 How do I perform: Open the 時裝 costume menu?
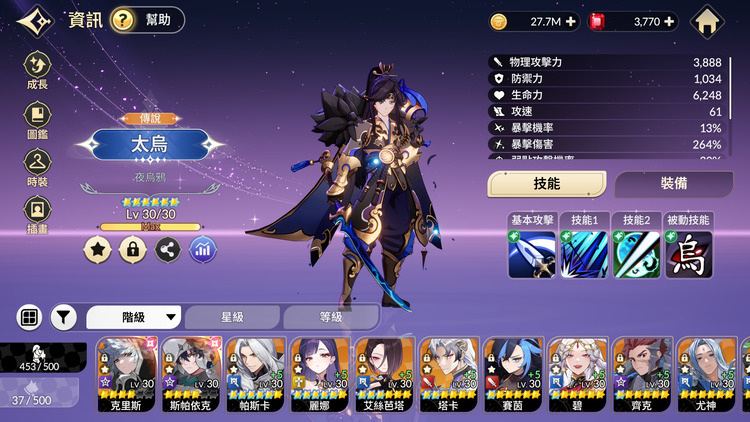37,166
